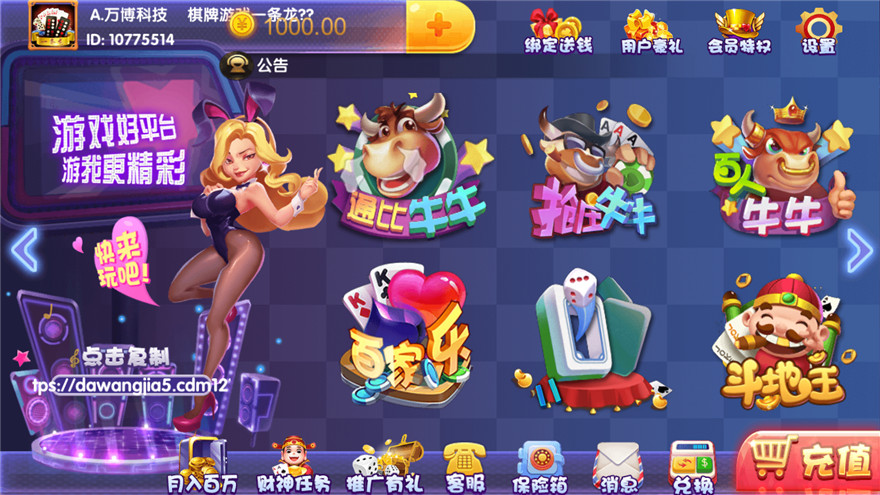Tap the yellow plus button to add coins
The image size is (880, 495).
[439, 26]
